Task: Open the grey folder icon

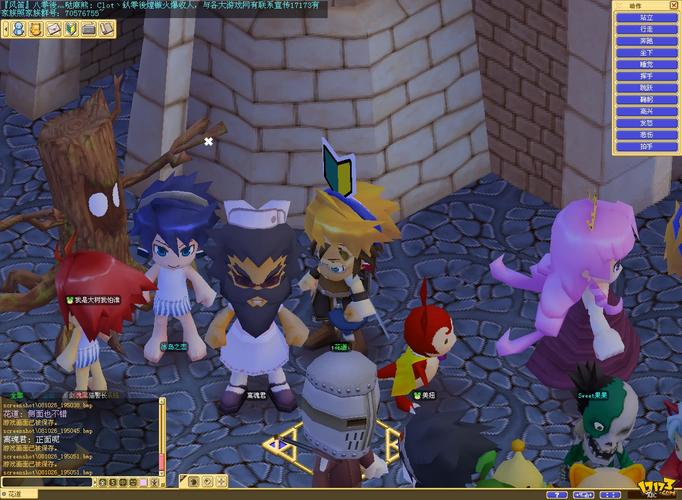Action: click(89, 30)
